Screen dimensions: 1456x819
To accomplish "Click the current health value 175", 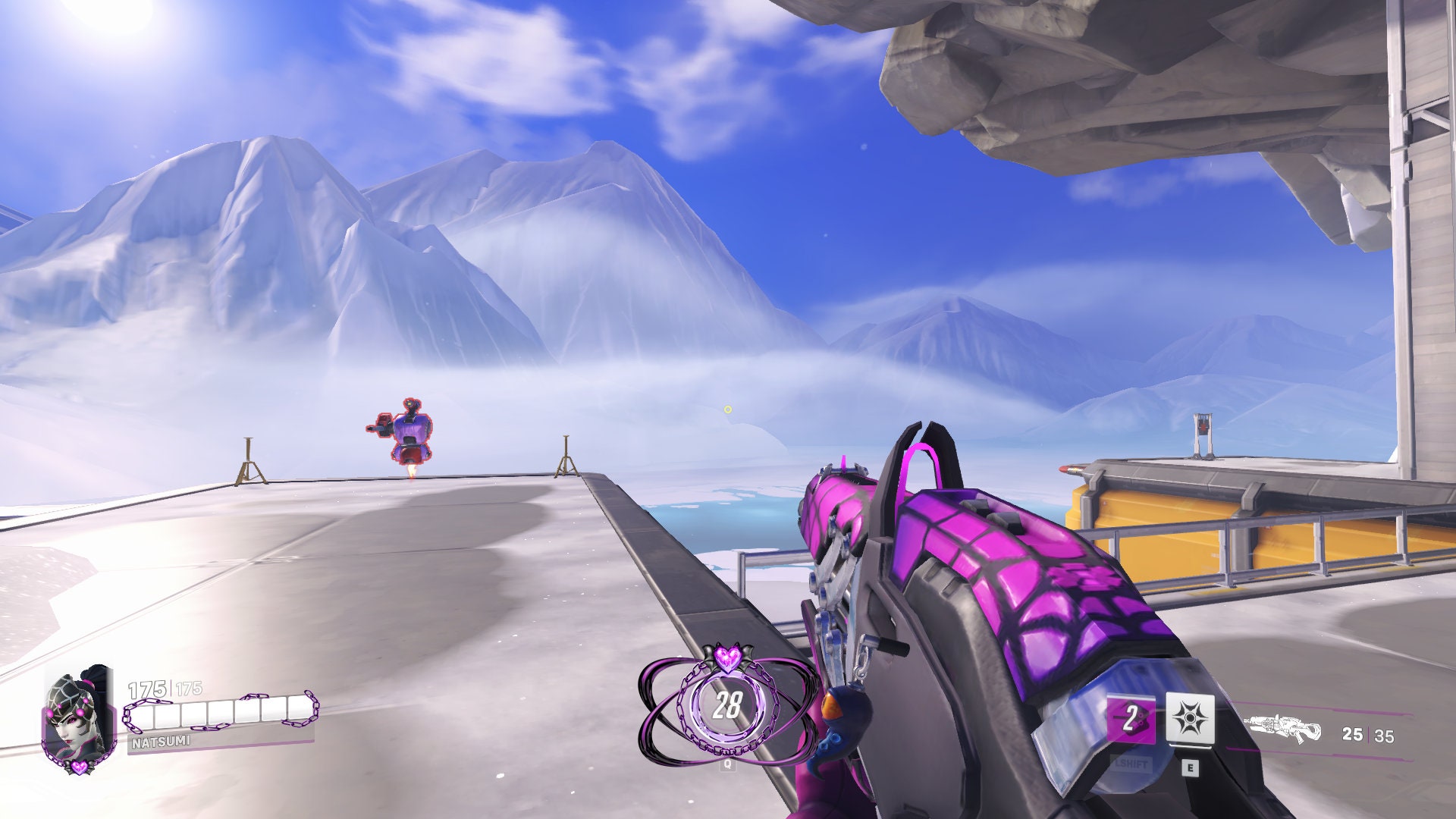I will point(148,689).
